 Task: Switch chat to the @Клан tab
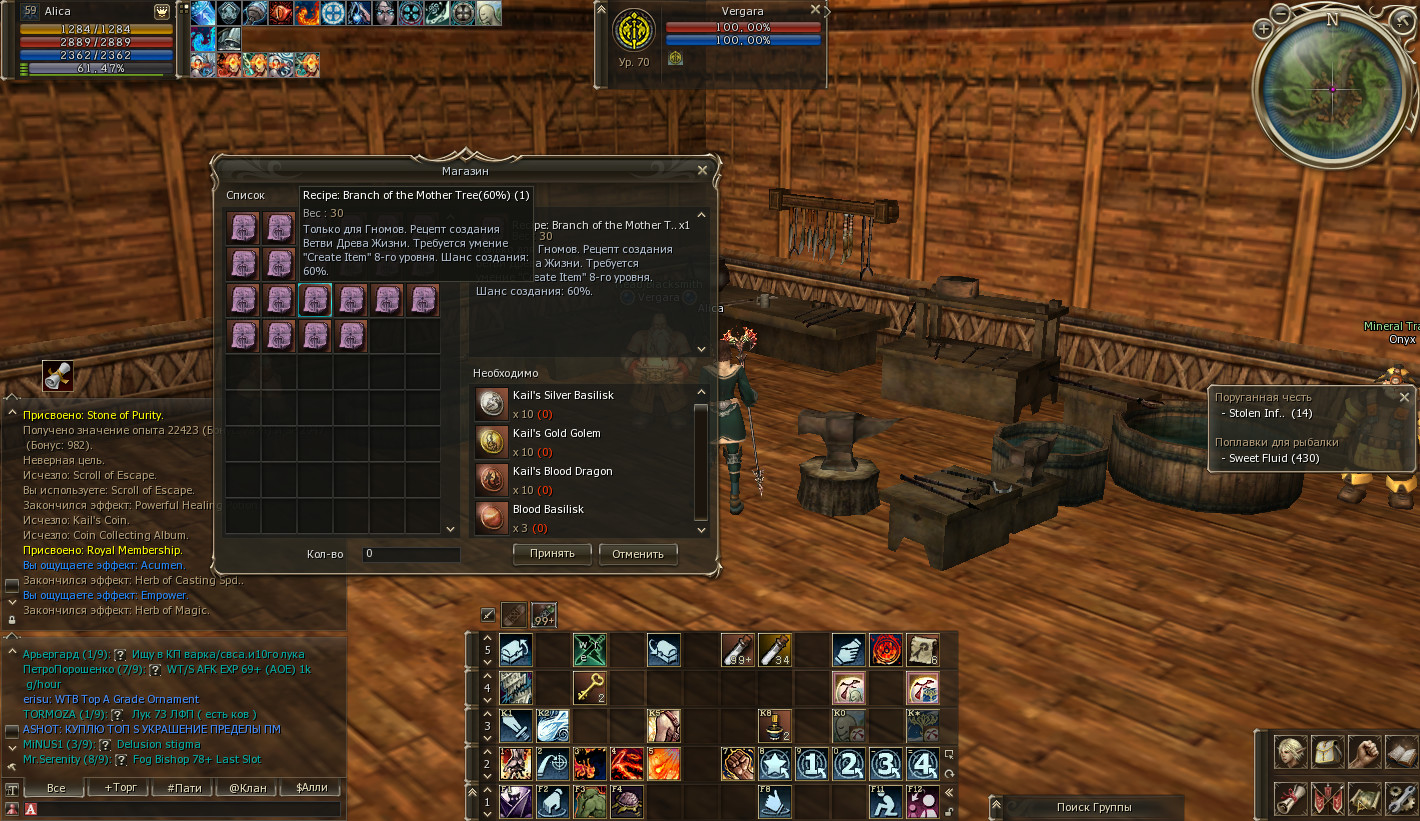(248, 788)
